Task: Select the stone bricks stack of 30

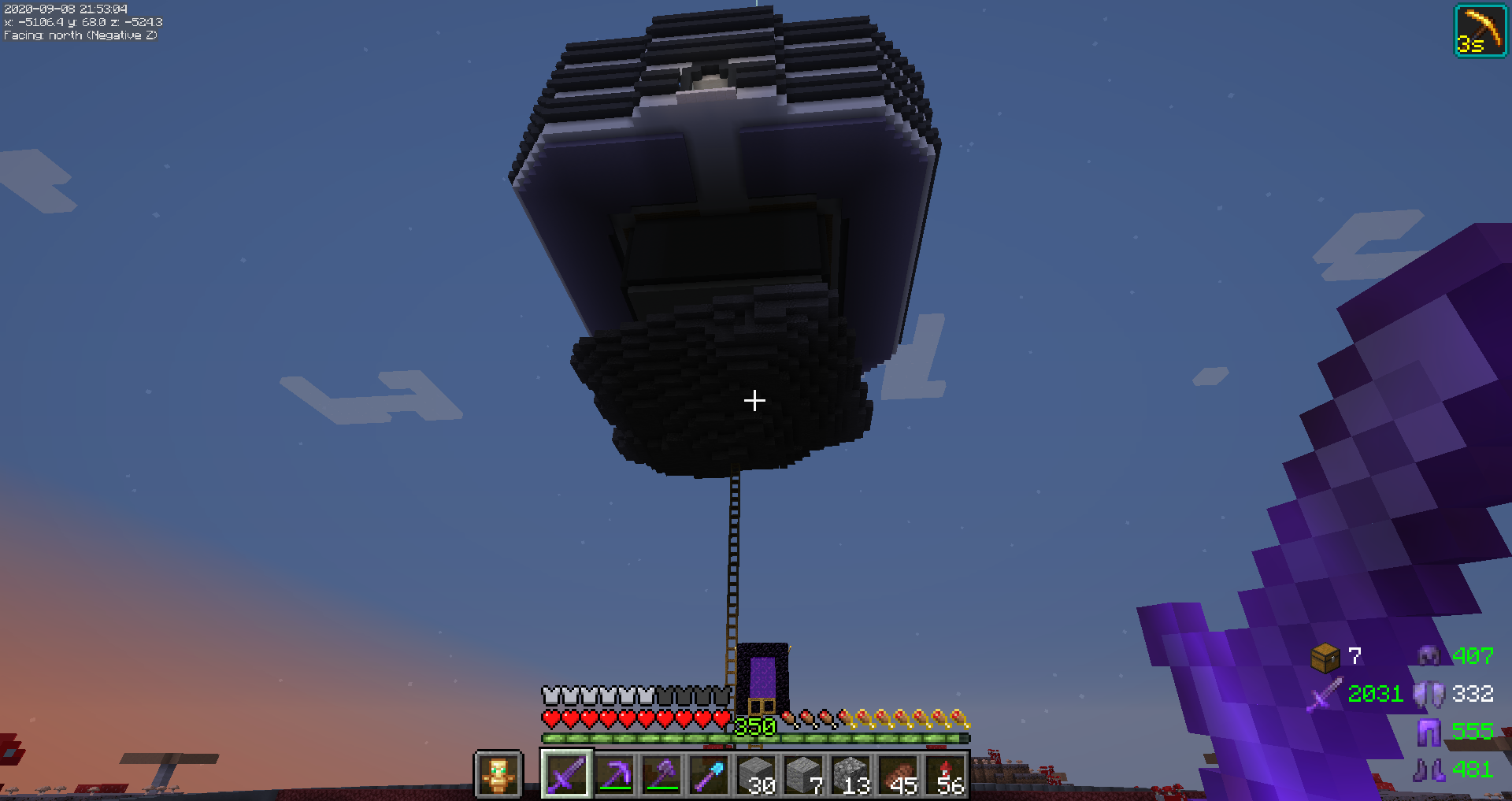Action: pyautogui.click(x=757, y=774)
